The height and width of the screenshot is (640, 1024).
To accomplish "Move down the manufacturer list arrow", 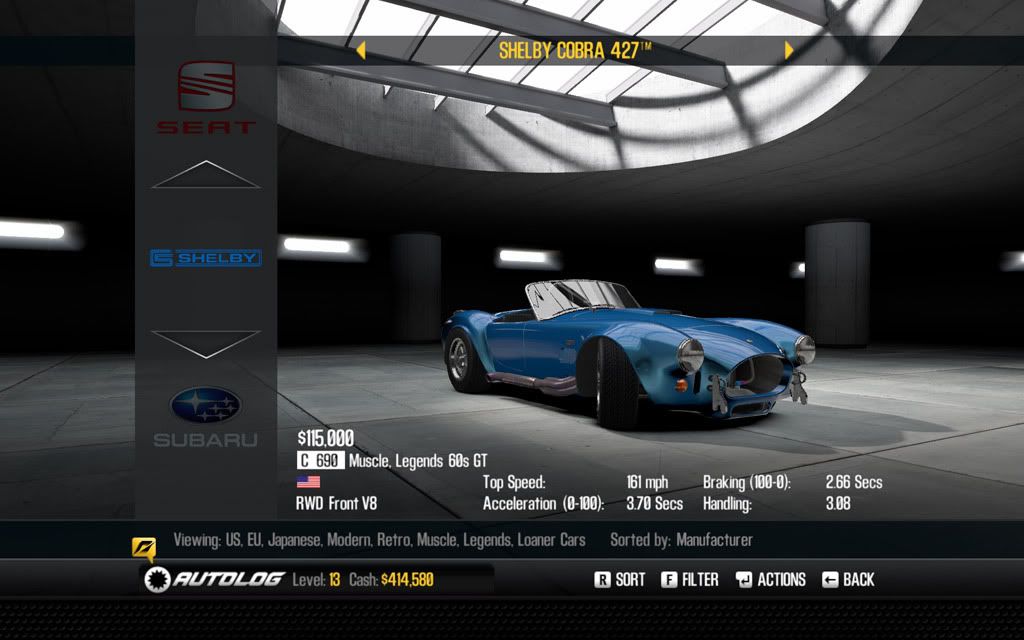I will 205,343.
